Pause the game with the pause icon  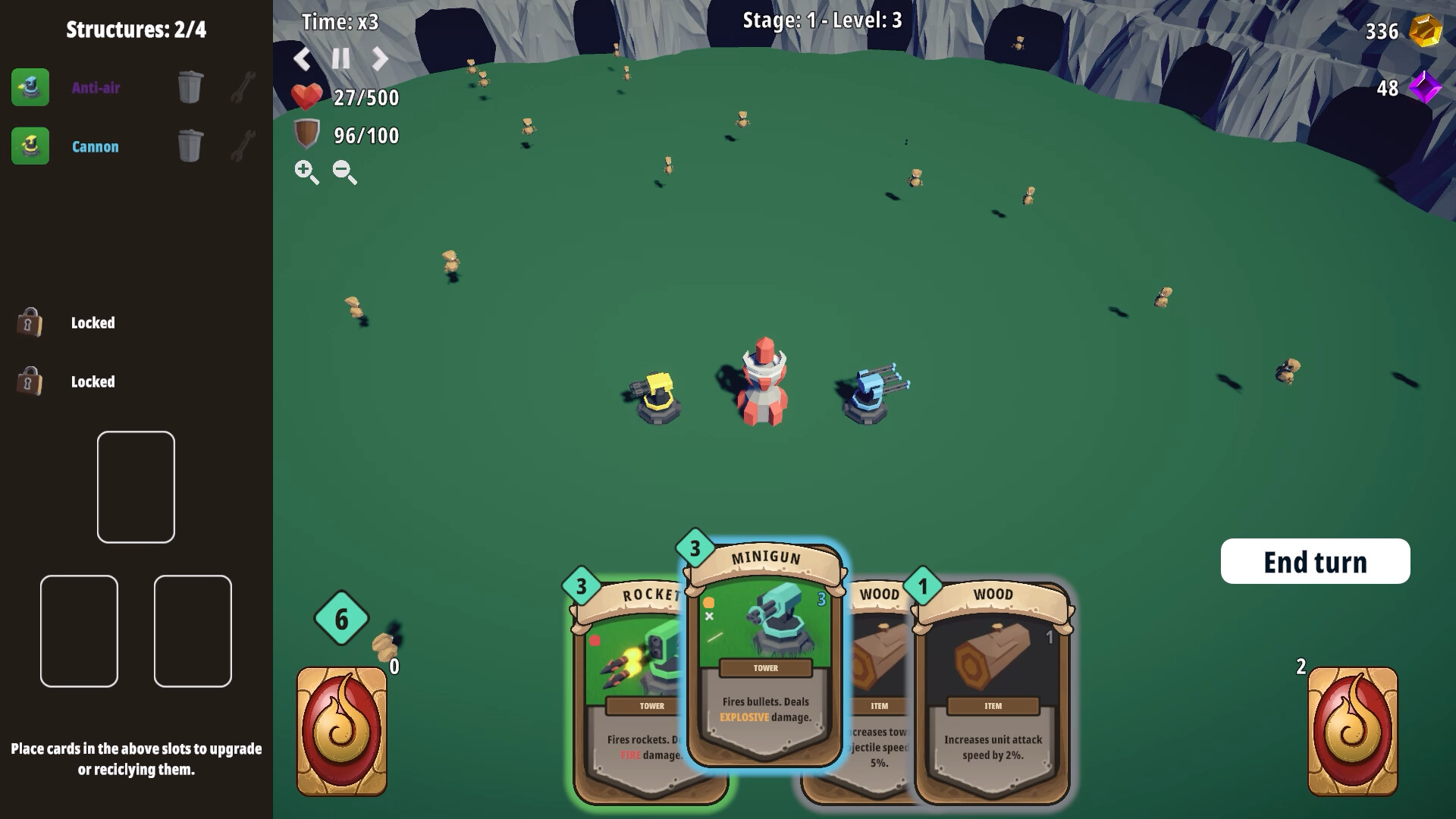(340, 58)
